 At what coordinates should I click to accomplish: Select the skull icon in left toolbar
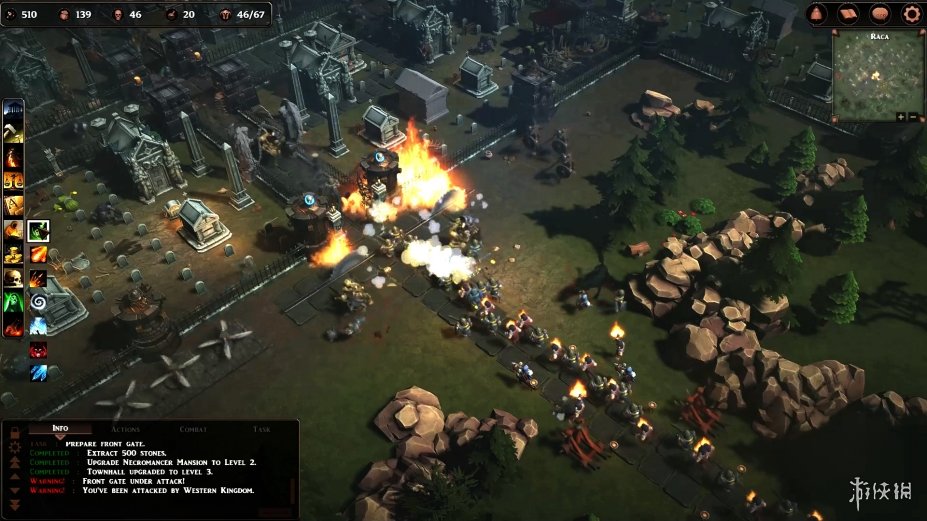(13, 278)
